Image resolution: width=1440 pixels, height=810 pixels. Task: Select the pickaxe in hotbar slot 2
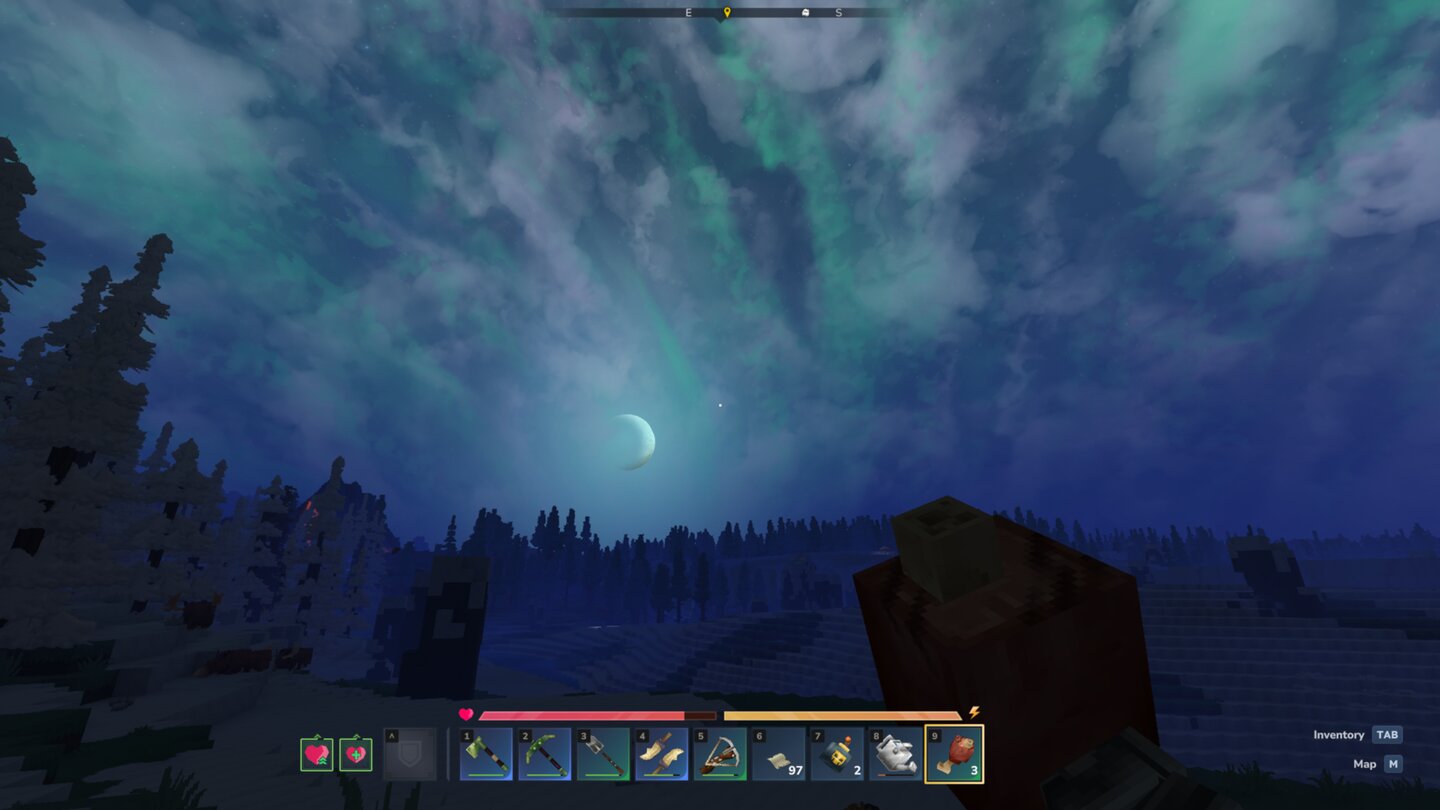544,757
